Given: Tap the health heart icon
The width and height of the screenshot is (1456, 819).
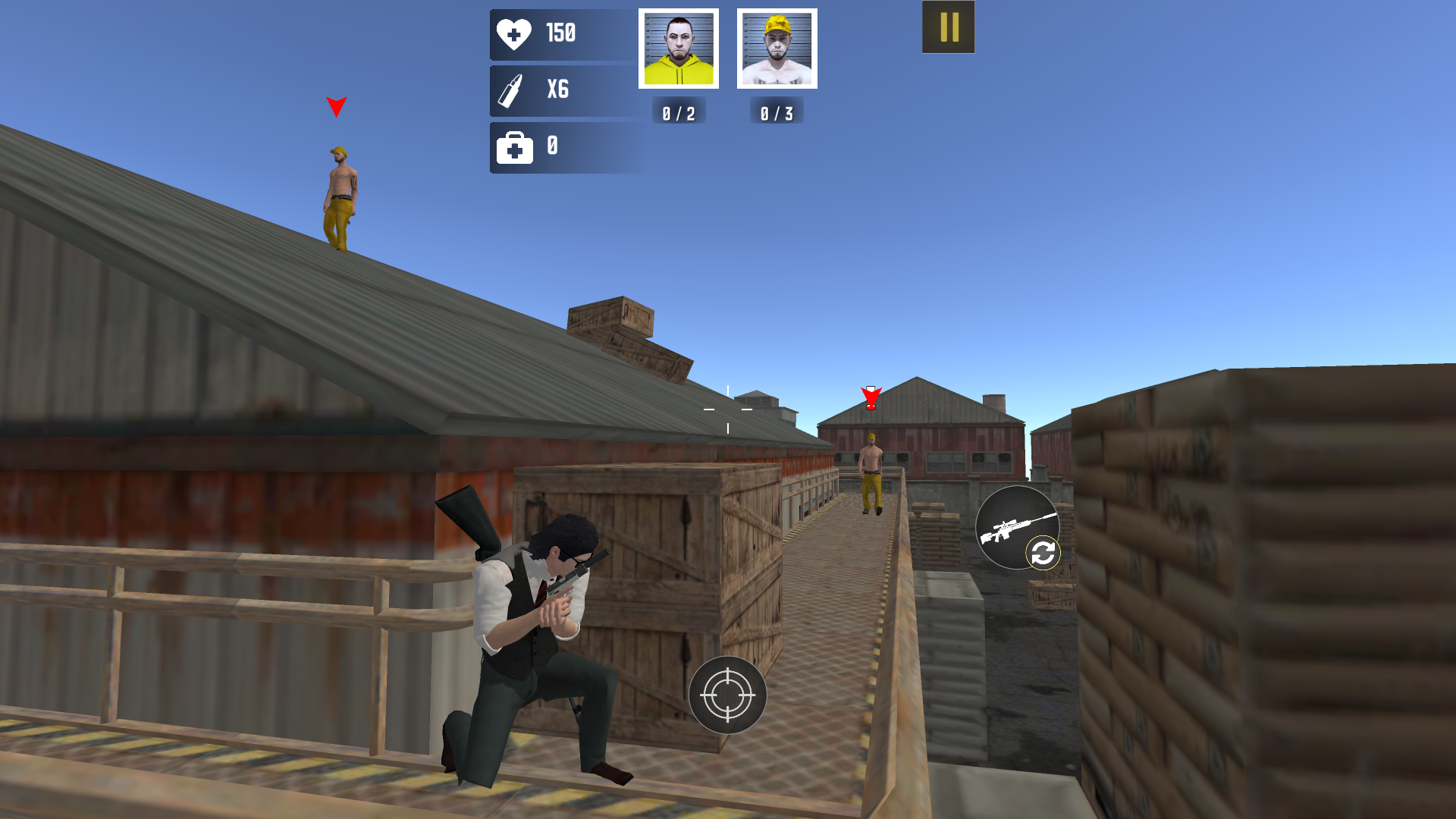Looking at the screenshot, I should [x=515, y=33].
